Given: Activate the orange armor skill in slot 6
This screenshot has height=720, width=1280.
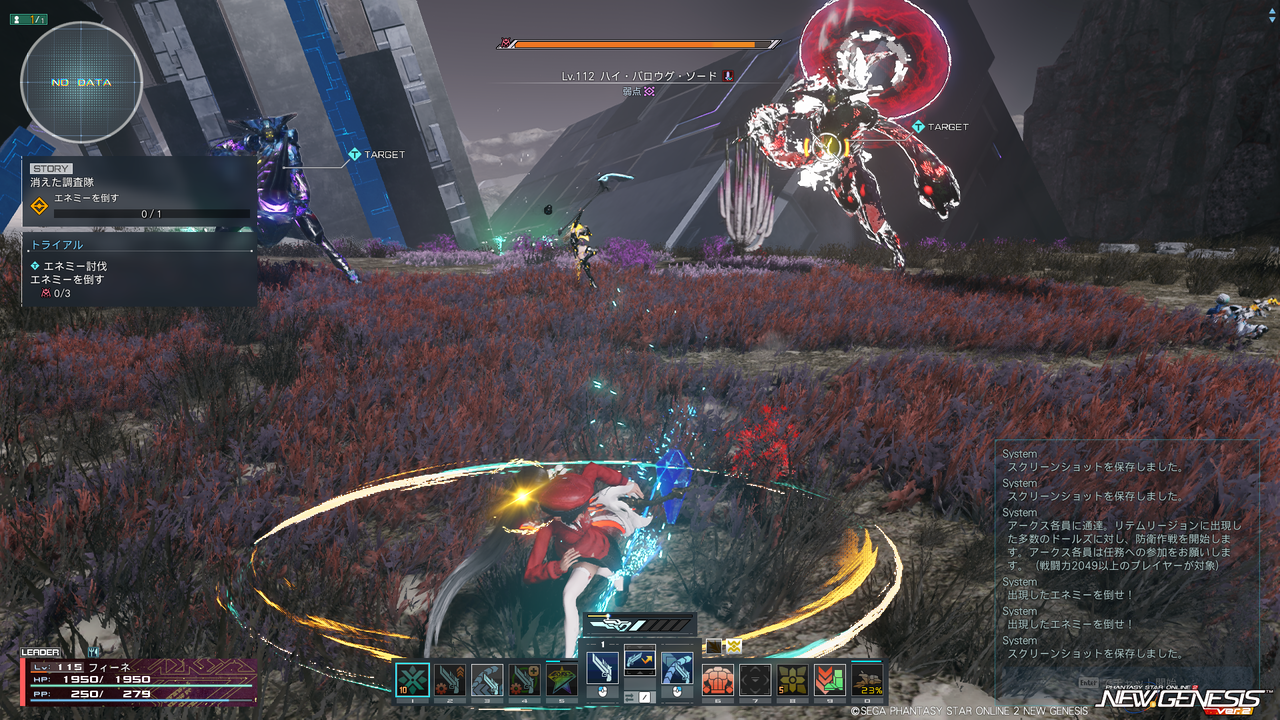Looking at the screenshot, I should click(x=717, y=680).
